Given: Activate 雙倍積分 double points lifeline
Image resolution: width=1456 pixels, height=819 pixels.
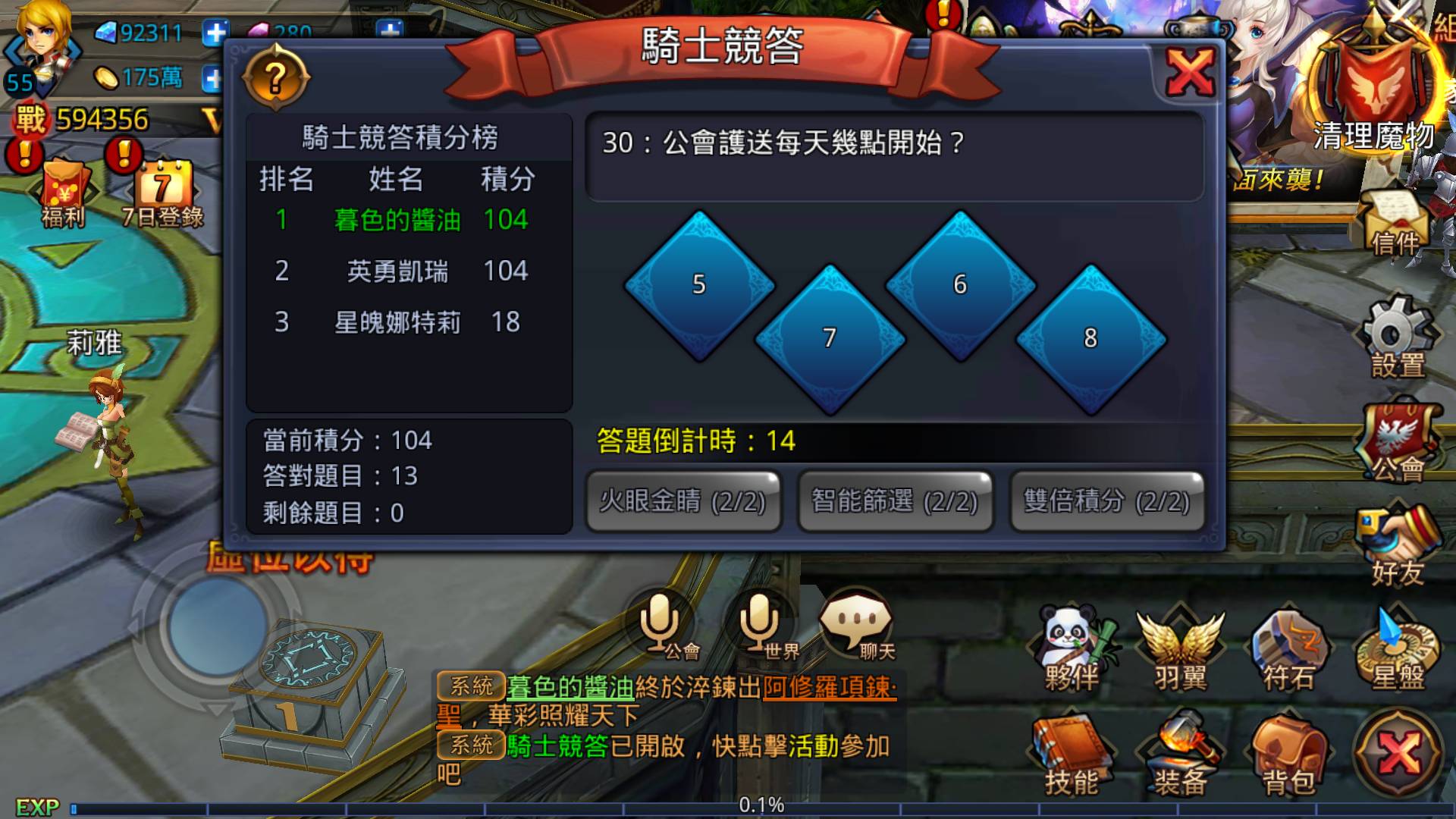Looking at the screenshot, I should 1106,501.
